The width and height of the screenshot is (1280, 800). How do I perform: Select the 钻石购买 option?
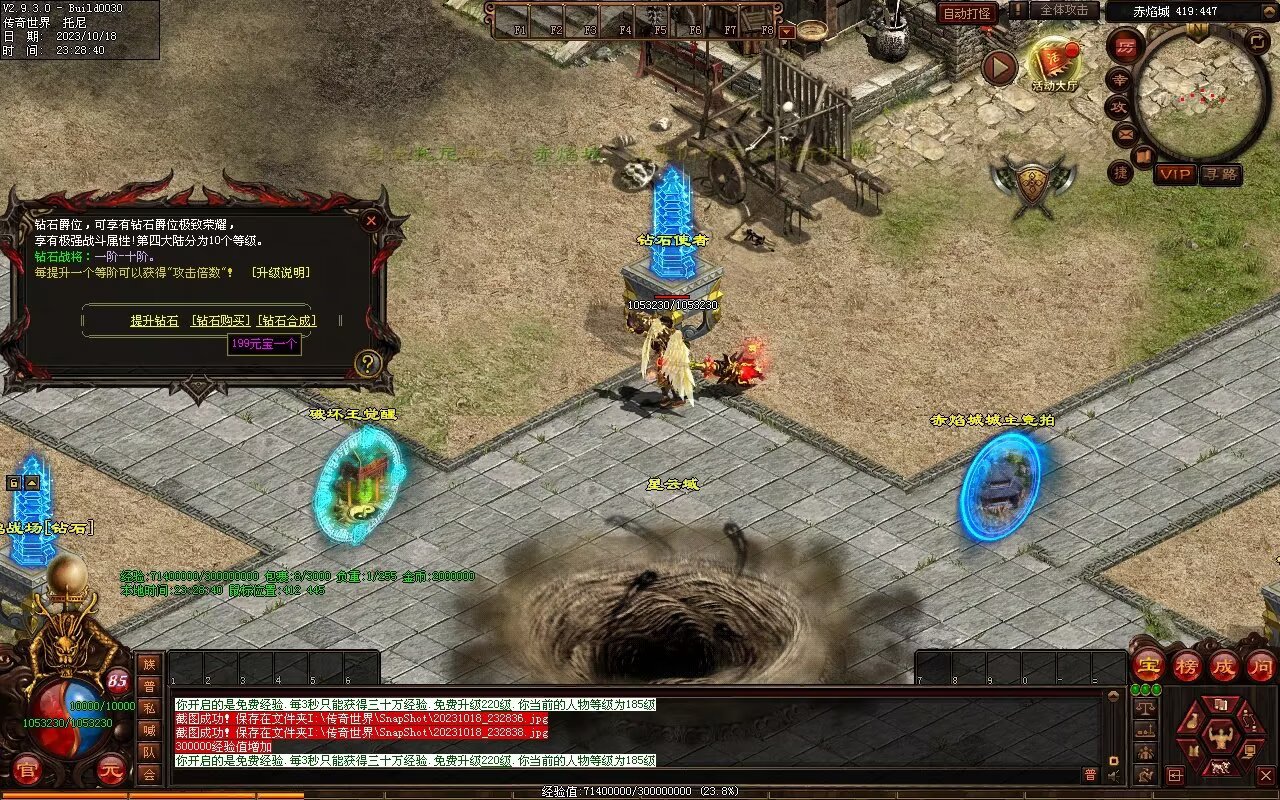click(221, 321)
